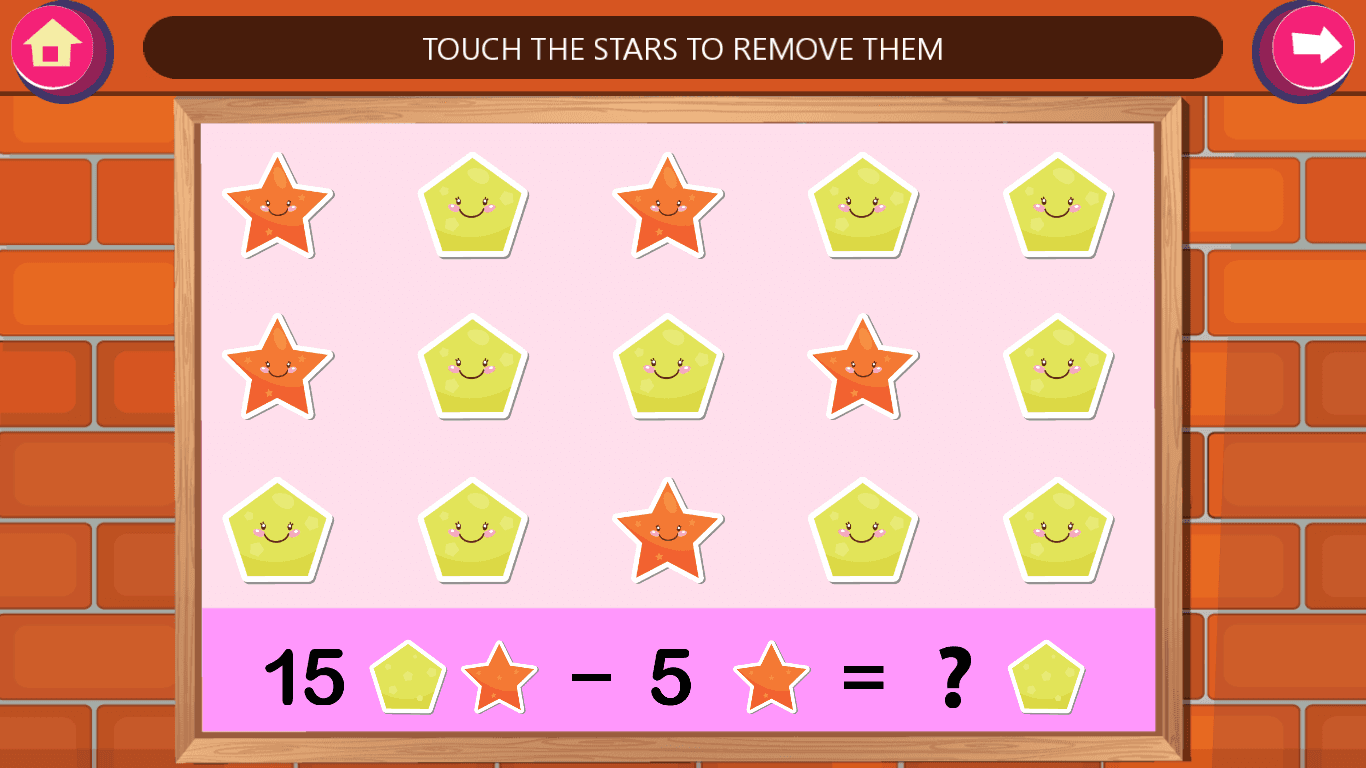Viewport: 1366px width, 768px height.
Task: Tap the question mark in the equation
Action: pos(955,676)
